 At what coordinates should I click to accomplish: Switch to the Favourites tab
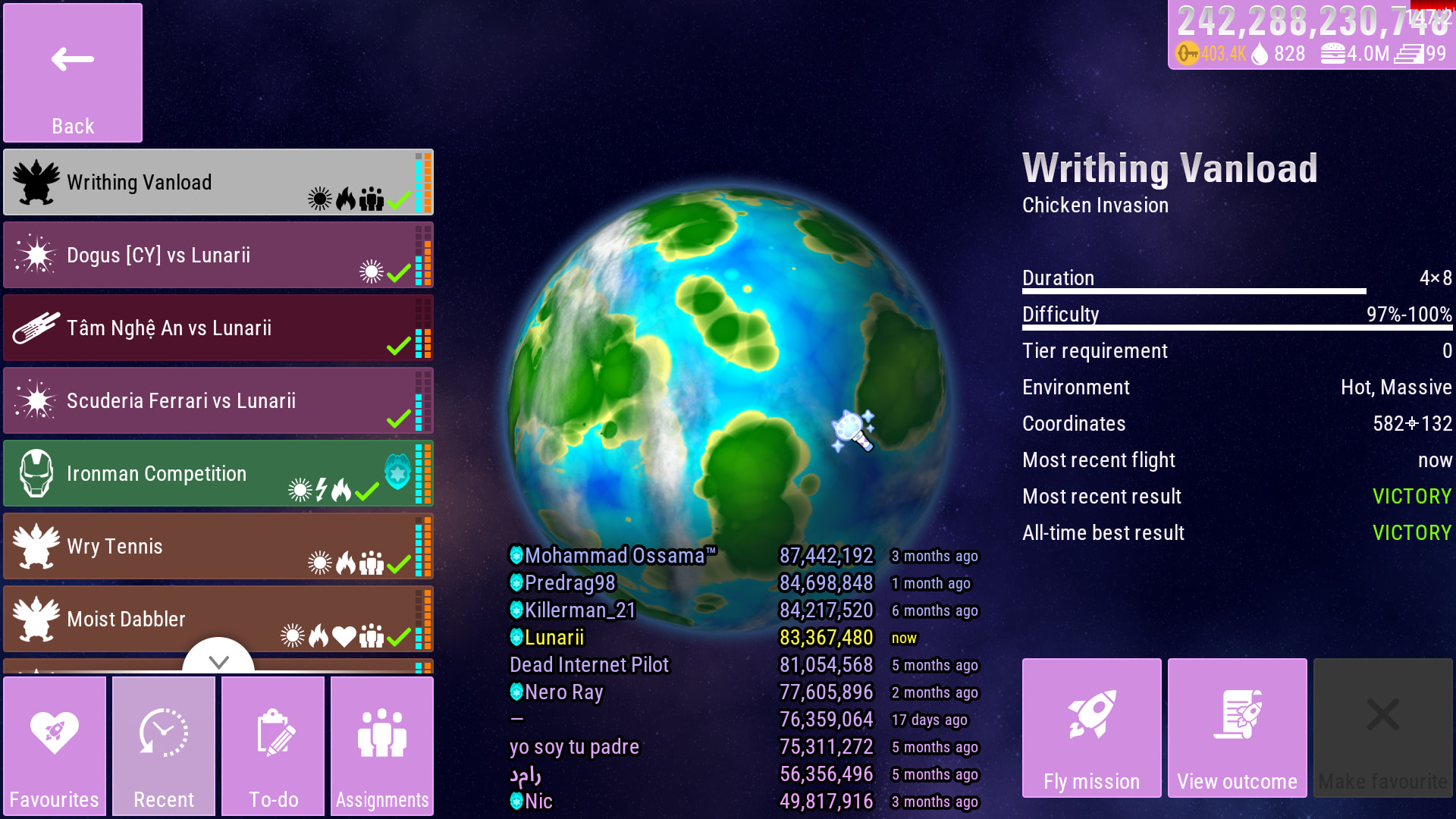[55, 746]
